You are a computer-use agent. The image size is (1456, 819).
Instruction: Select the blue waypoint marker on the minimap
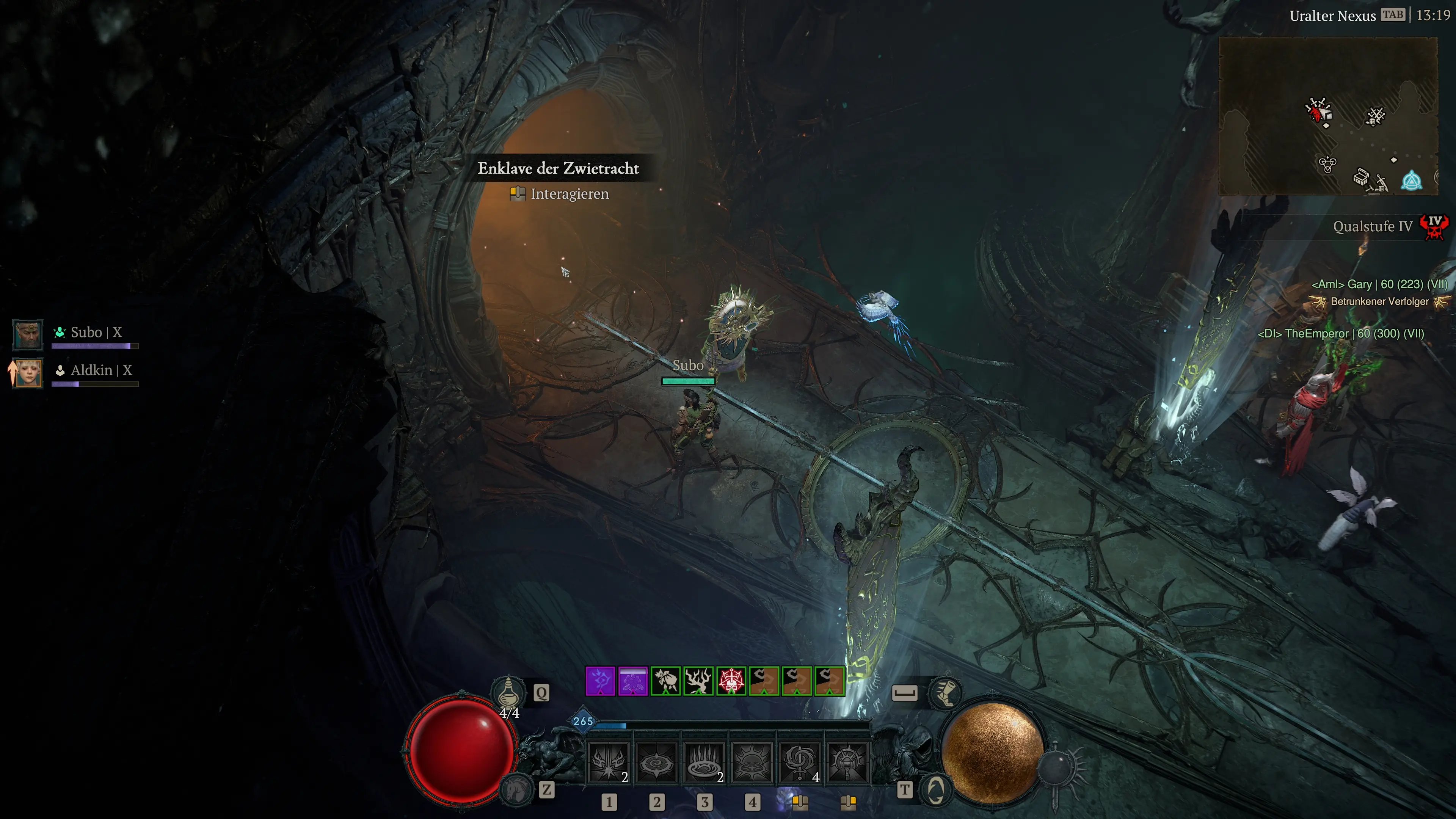(1411, 182)
